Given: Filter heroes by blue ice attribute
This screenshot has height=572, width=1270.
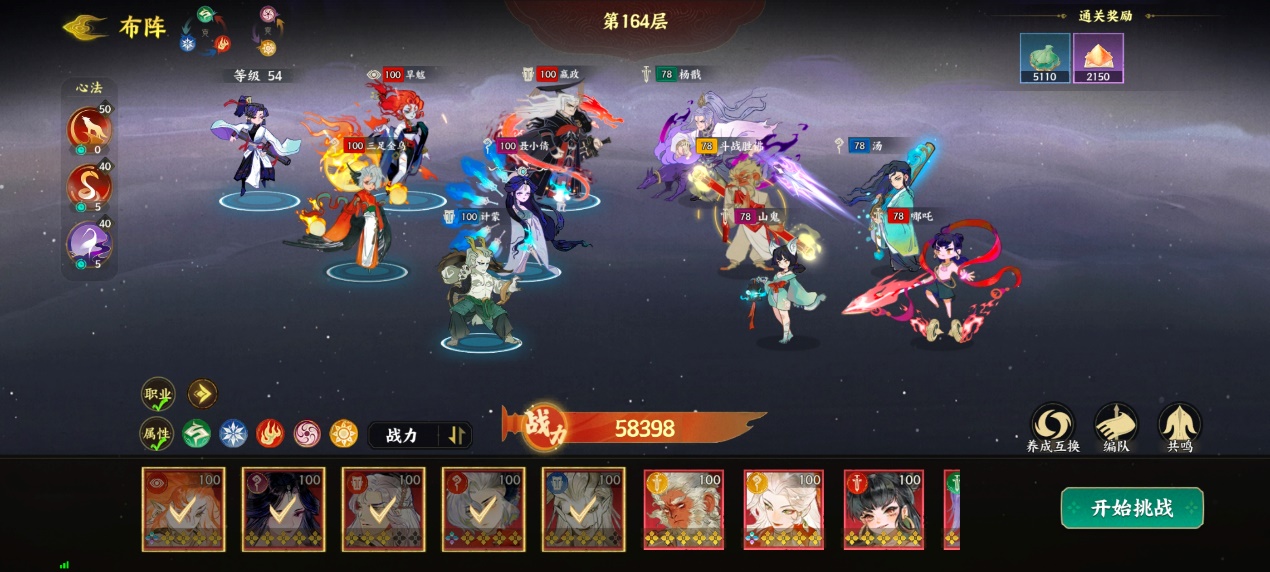Looking at the screenshot, I should click(x=233, y=434).
